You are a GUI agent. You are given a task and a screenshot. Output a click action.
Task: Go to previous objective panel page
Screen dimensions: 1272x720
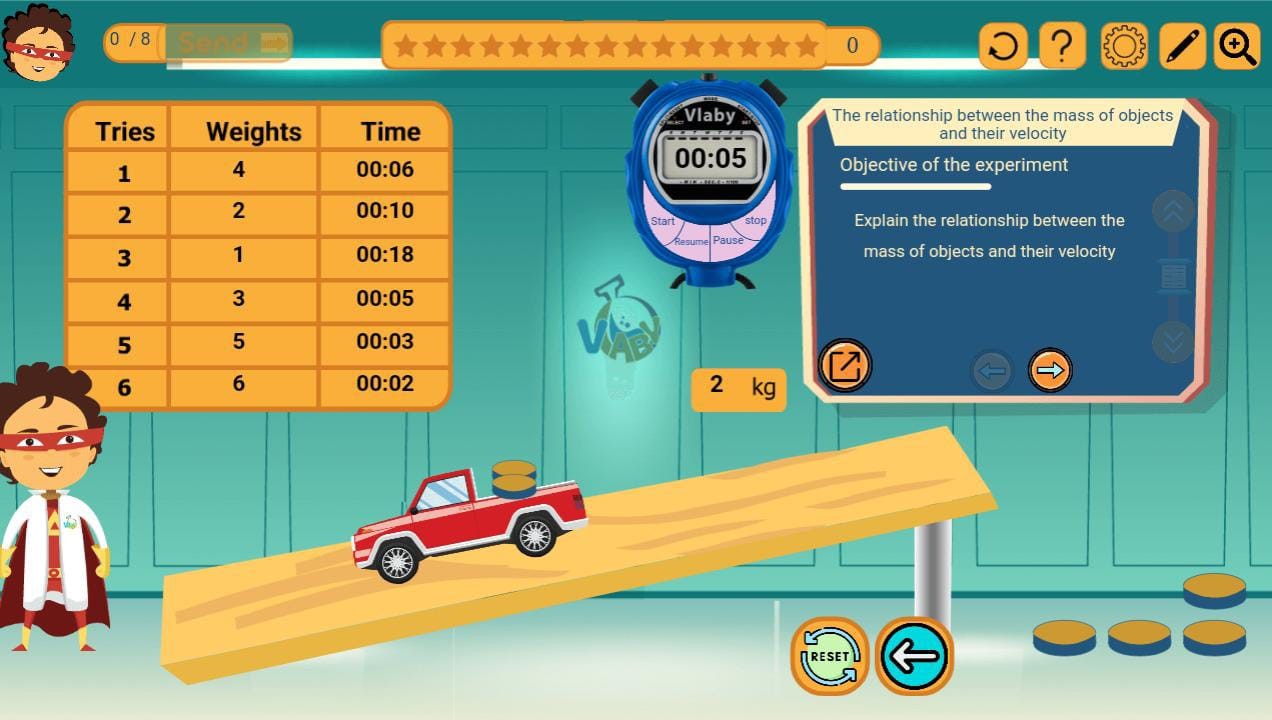(x=991, y=371)
